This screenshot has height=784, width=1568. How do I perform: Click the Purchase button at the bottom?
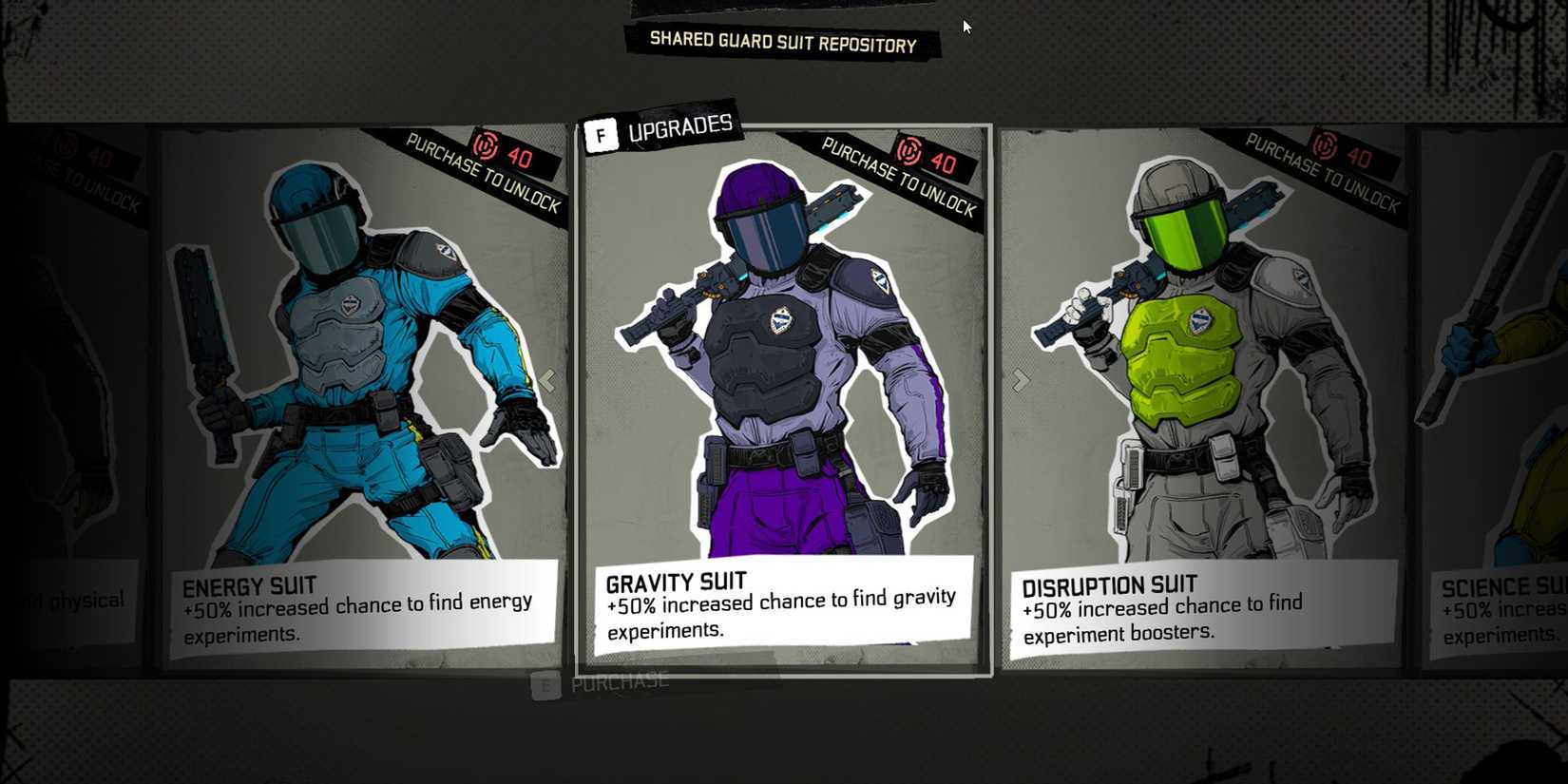point(619,680)
